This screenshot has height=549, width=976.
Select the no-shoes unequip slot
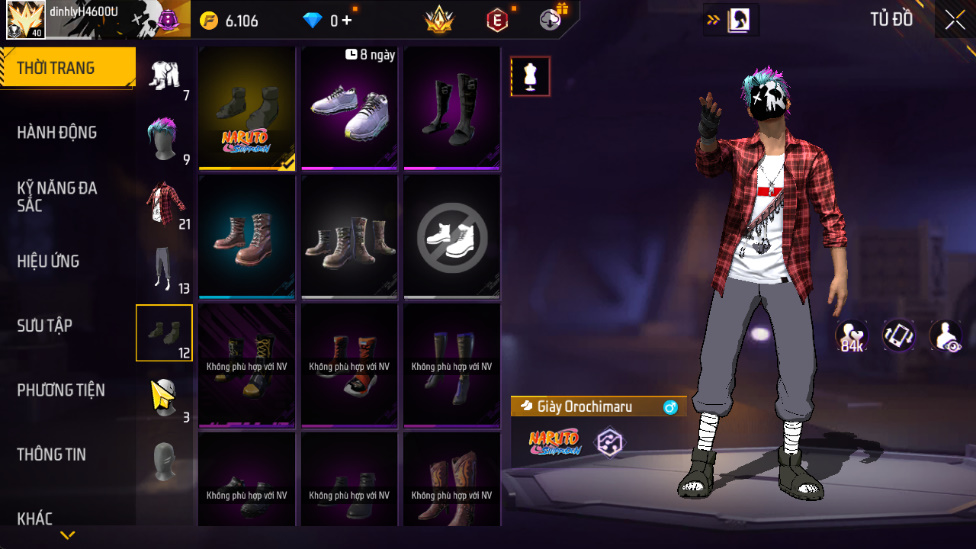point(452,237)
